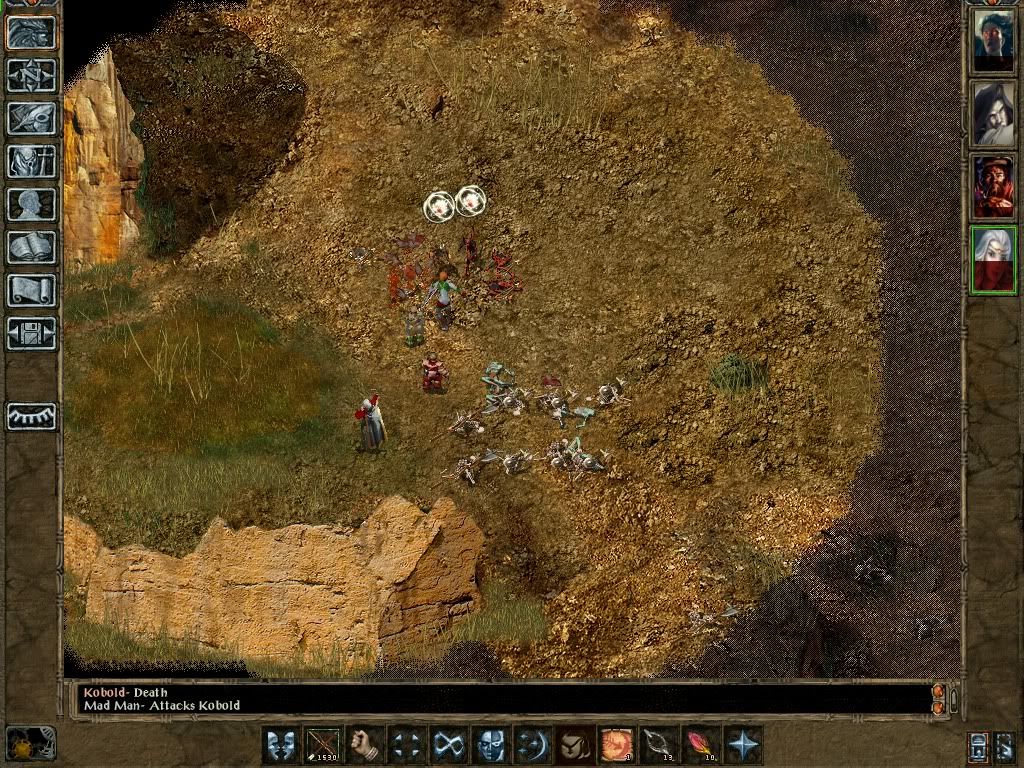Click the return-to-game face button
This screenshot has height=768, width=1024.
pyautogui.click(x=31, y=32)
